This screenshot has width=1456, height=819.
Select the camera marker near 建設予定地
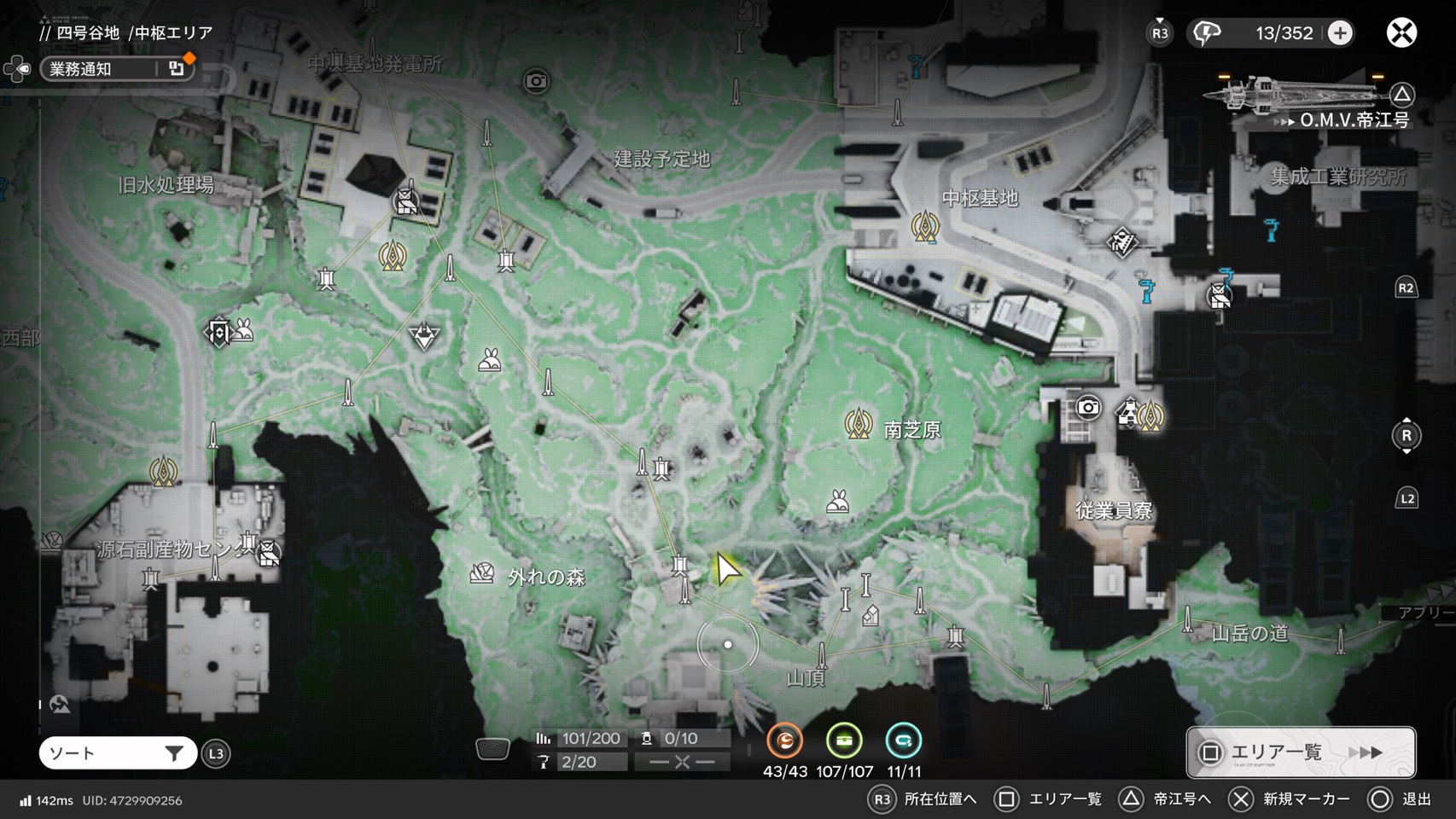coord(536,81)
